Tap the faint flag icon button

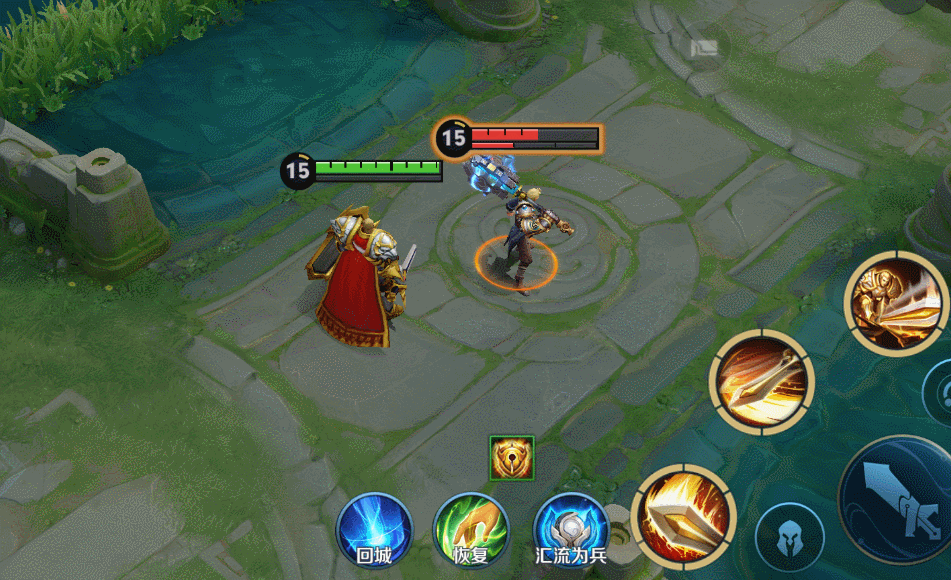pos(707,49)
